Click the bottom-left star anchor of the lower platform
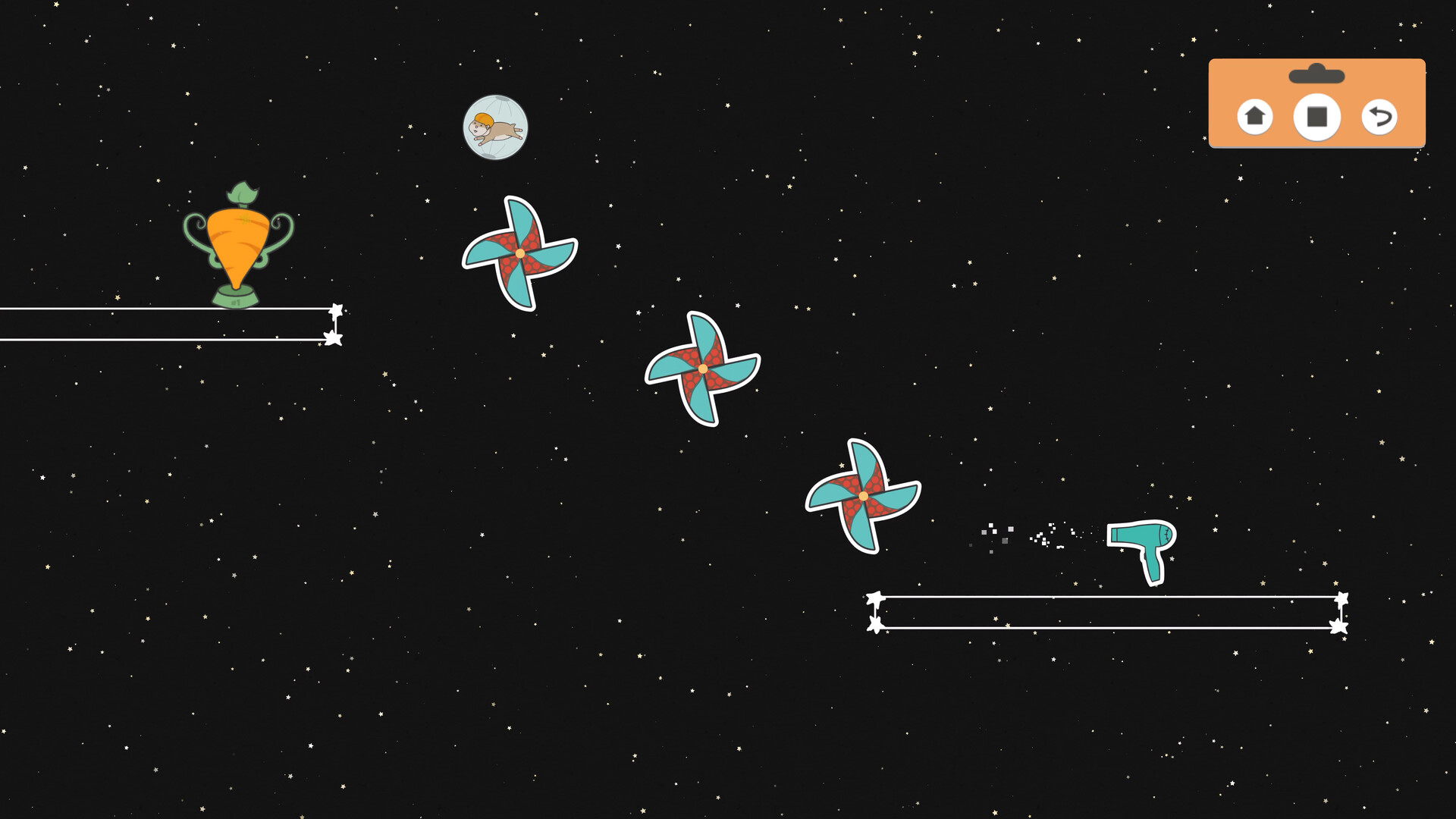This screenshot has height=819, width=1456. [876, 625]
